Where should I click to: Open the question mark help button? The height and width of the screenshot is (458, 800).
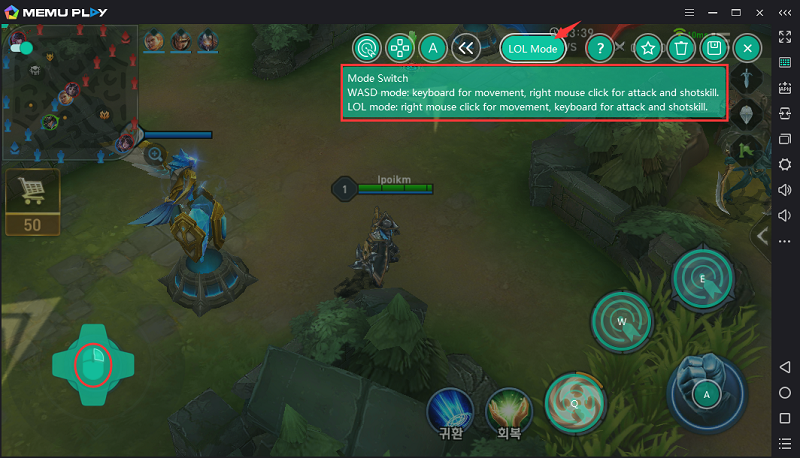pyautogui.click(x=599, y=48)
